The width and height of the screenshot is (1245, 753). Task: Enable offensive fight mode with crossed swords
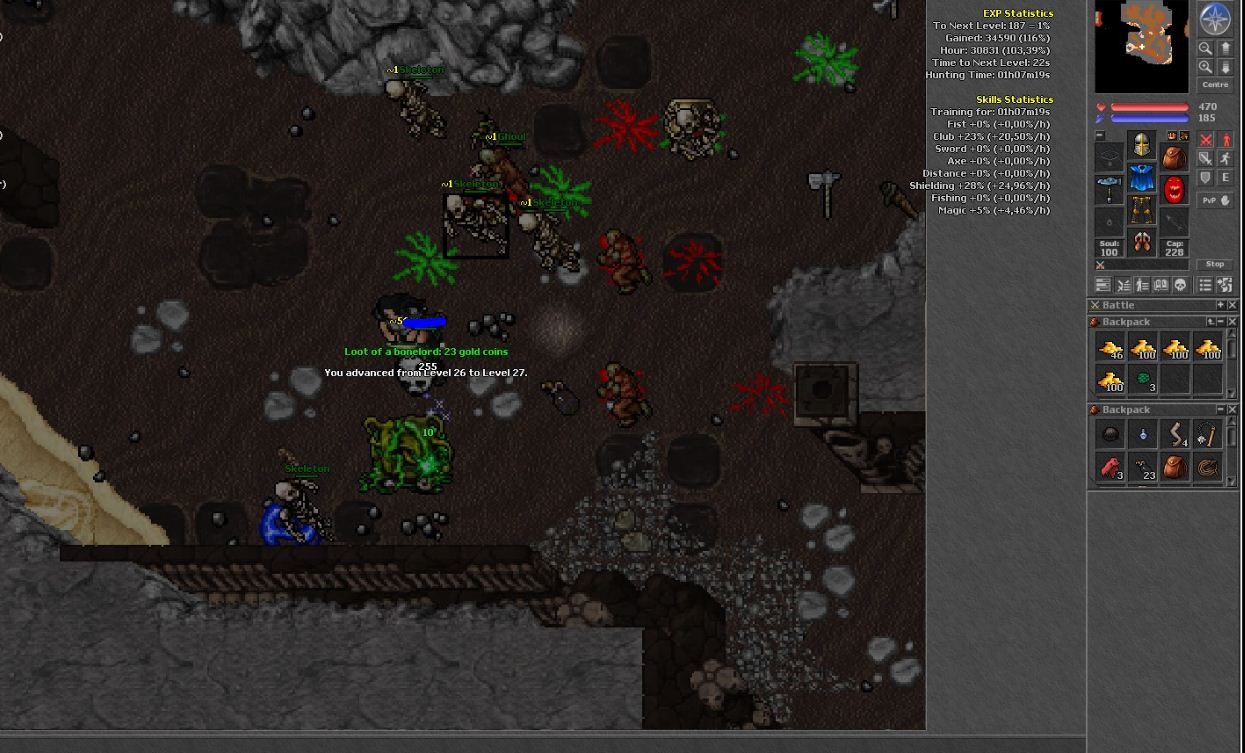pos(1206,140)
